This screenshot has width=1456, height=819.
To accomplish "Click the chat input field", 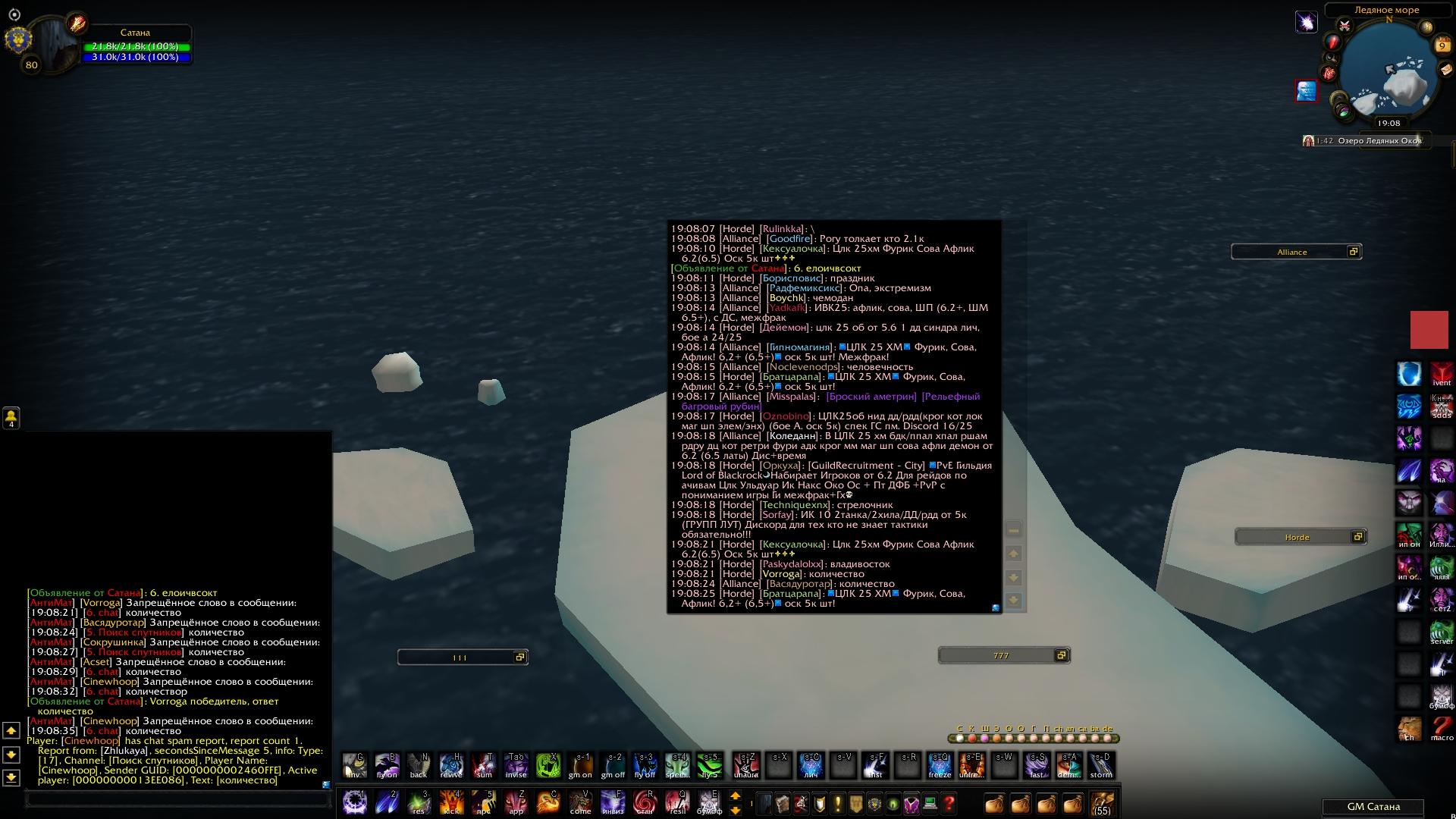I will (x=178, y=799).
